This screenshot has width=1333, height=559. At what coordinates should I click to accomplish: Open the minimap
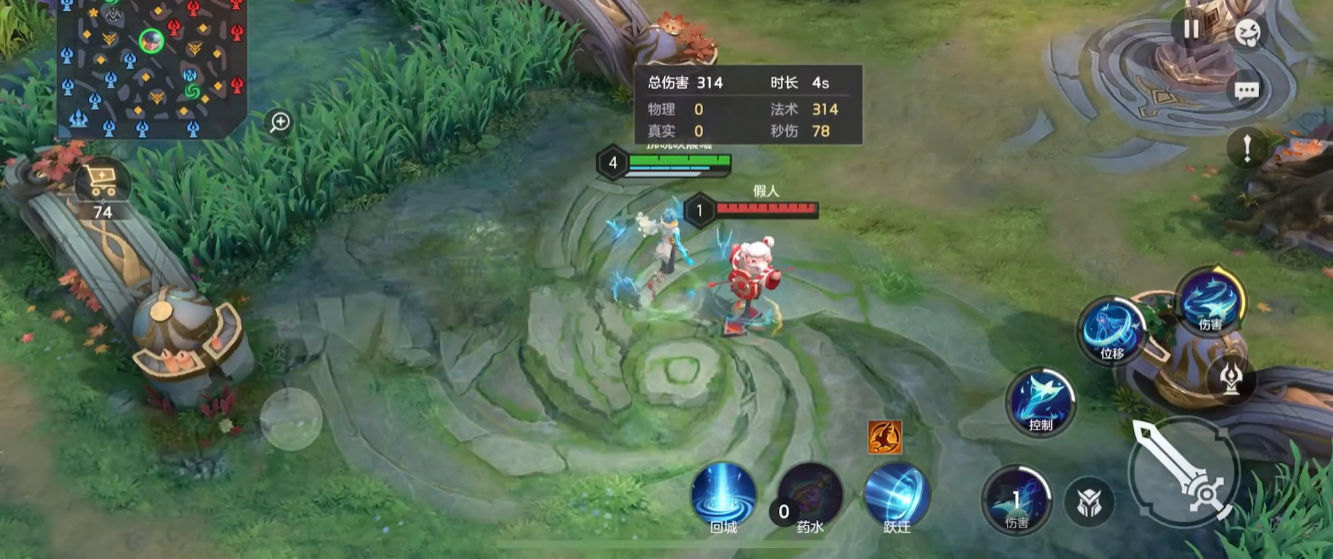click(152, 68)
